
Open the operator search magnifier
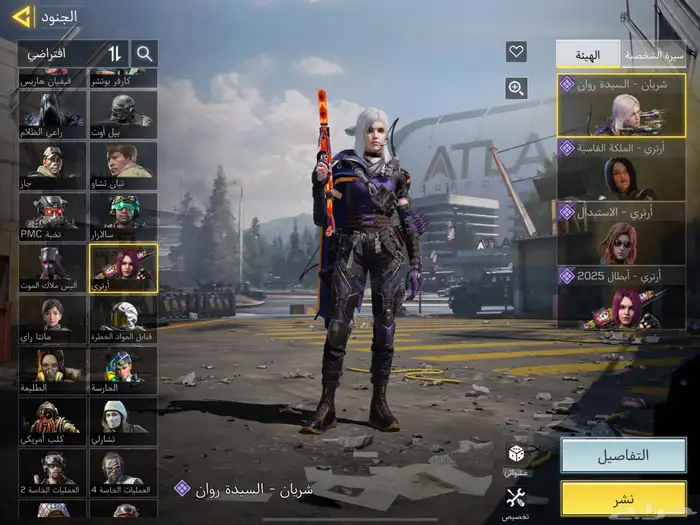point(145,53)
